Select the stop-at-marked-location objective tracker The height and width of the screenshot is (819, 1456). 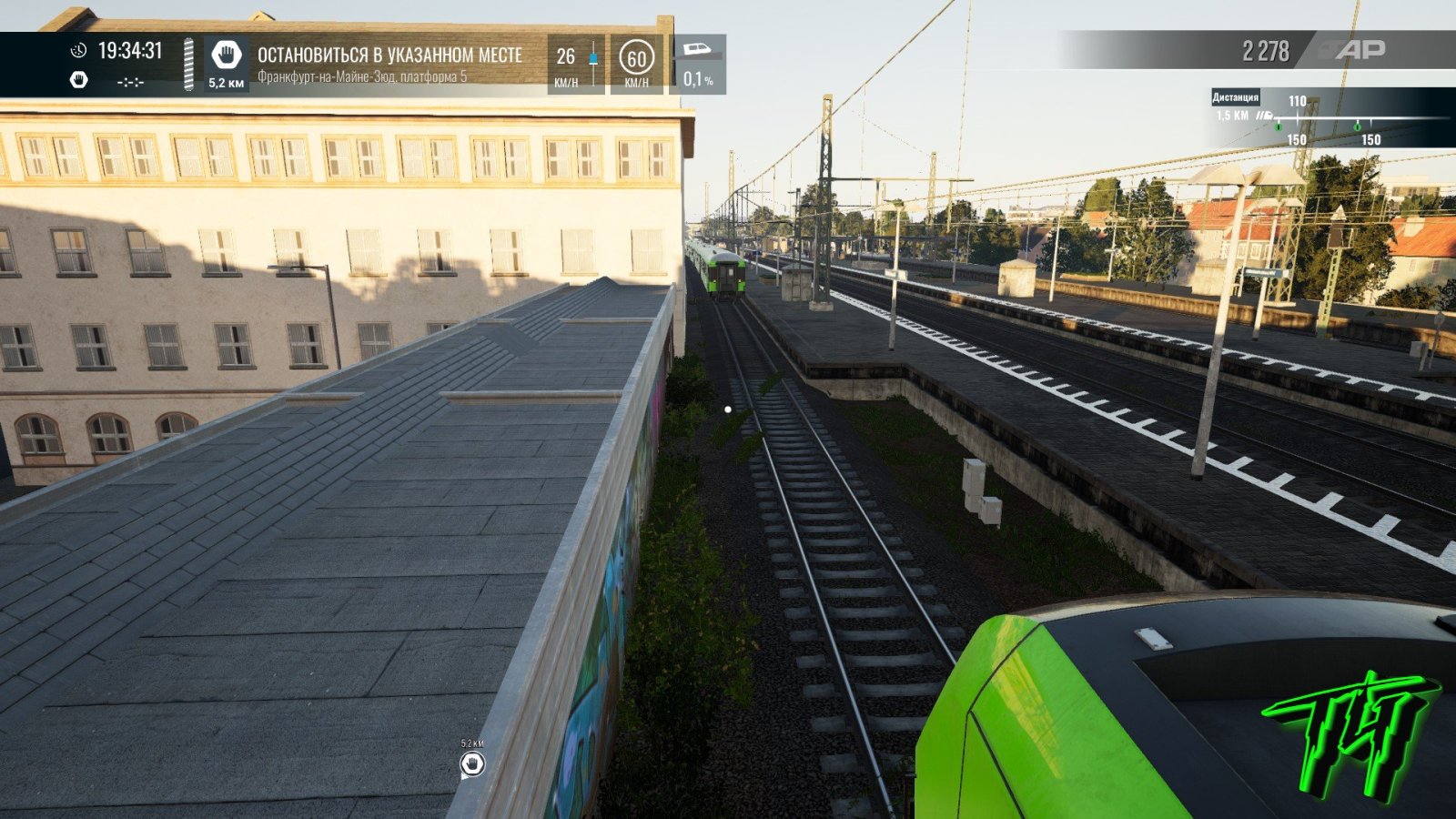tap(389, 64)
